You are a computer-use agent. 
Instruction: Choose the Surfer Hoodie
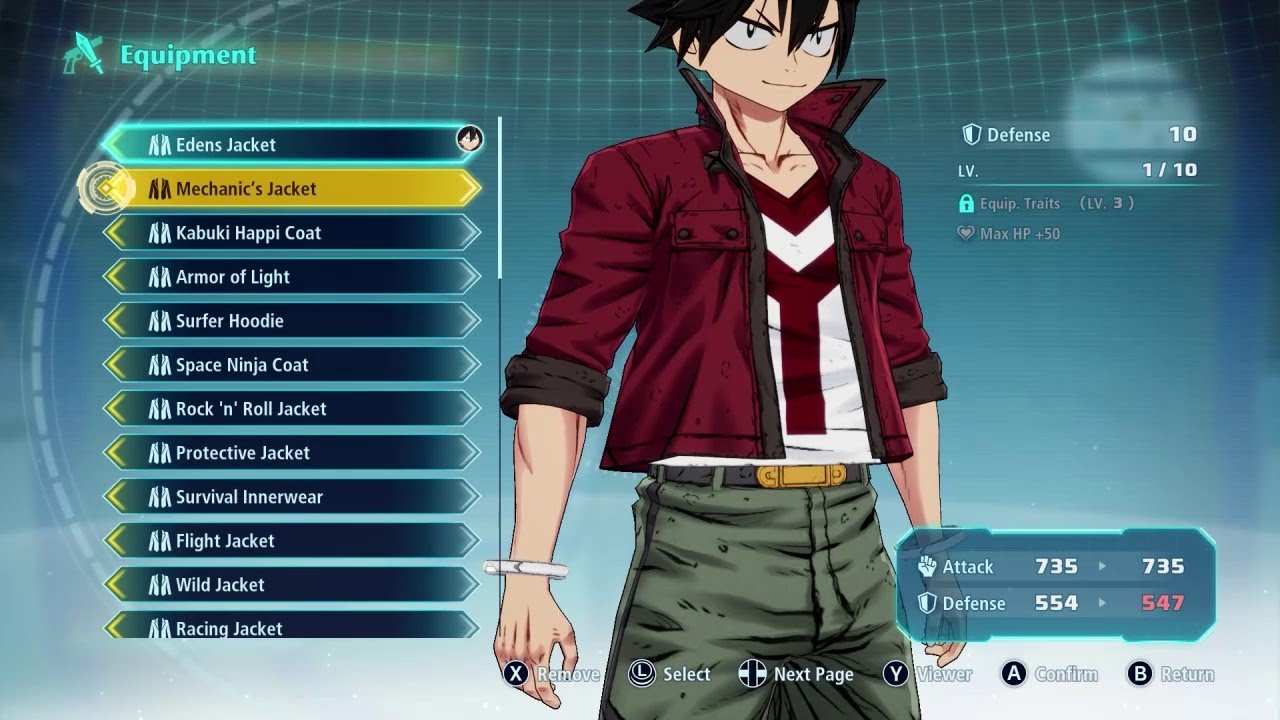point(290,321)
